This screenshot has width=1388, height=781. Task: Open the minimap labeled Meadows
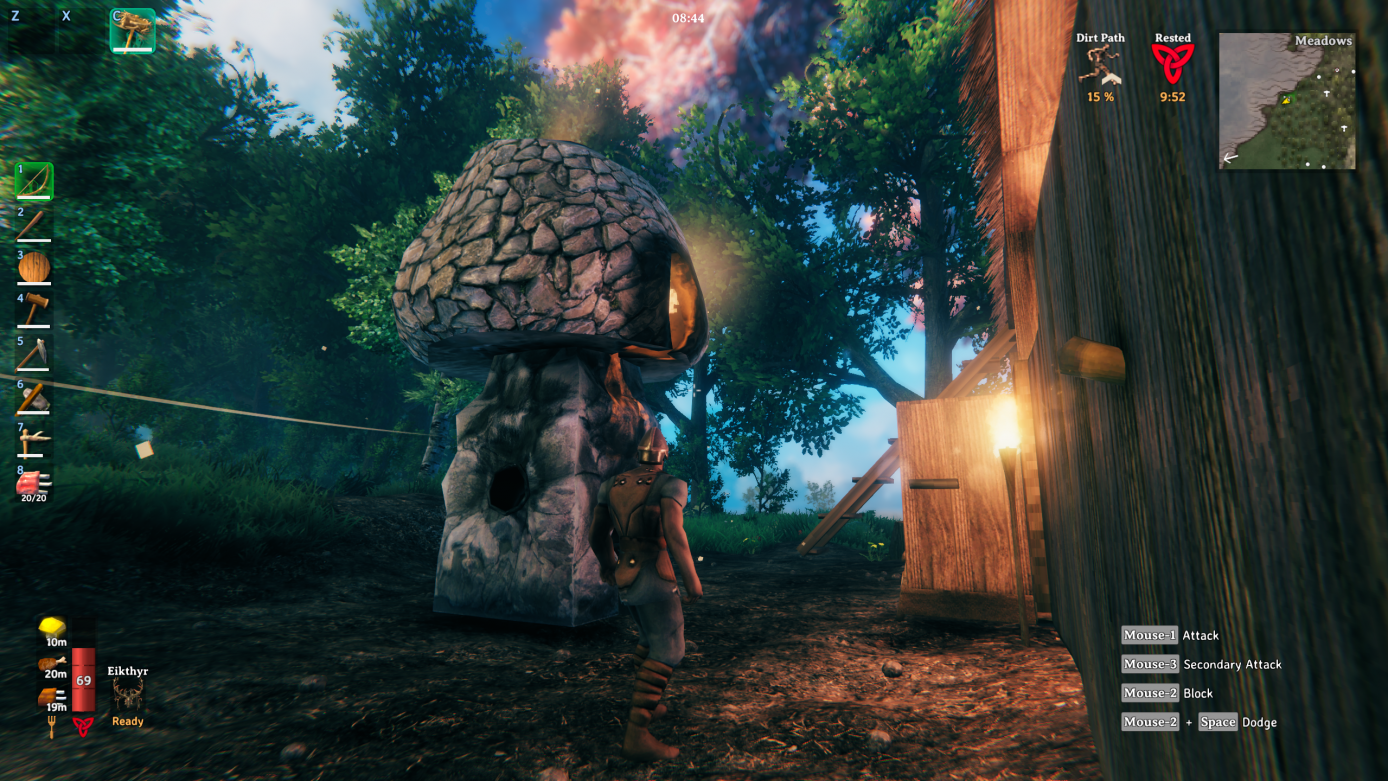pos(1286,100)
